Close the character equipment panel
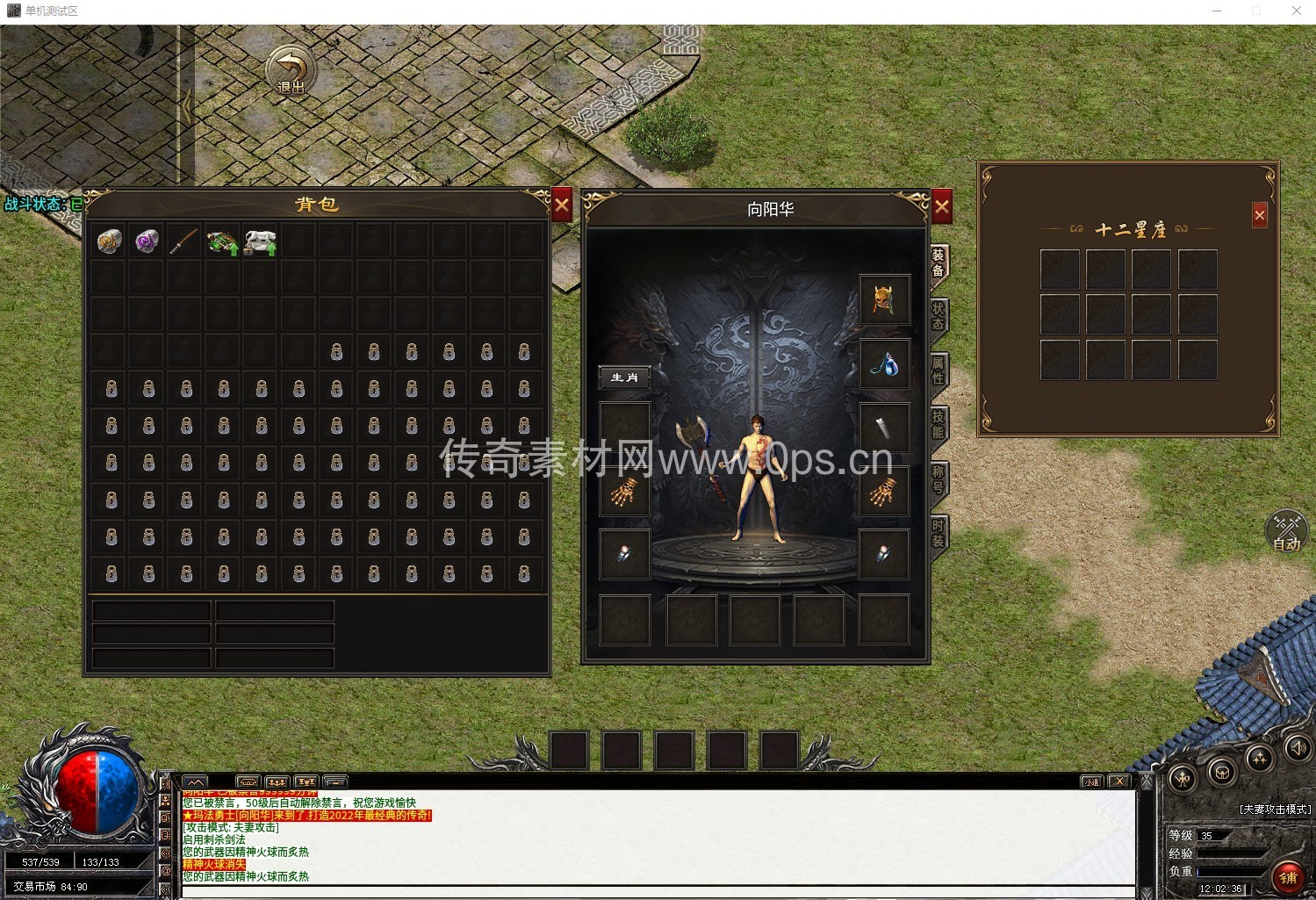Image resolution: width=1316 pixels, height=900 pixels. 941,207
